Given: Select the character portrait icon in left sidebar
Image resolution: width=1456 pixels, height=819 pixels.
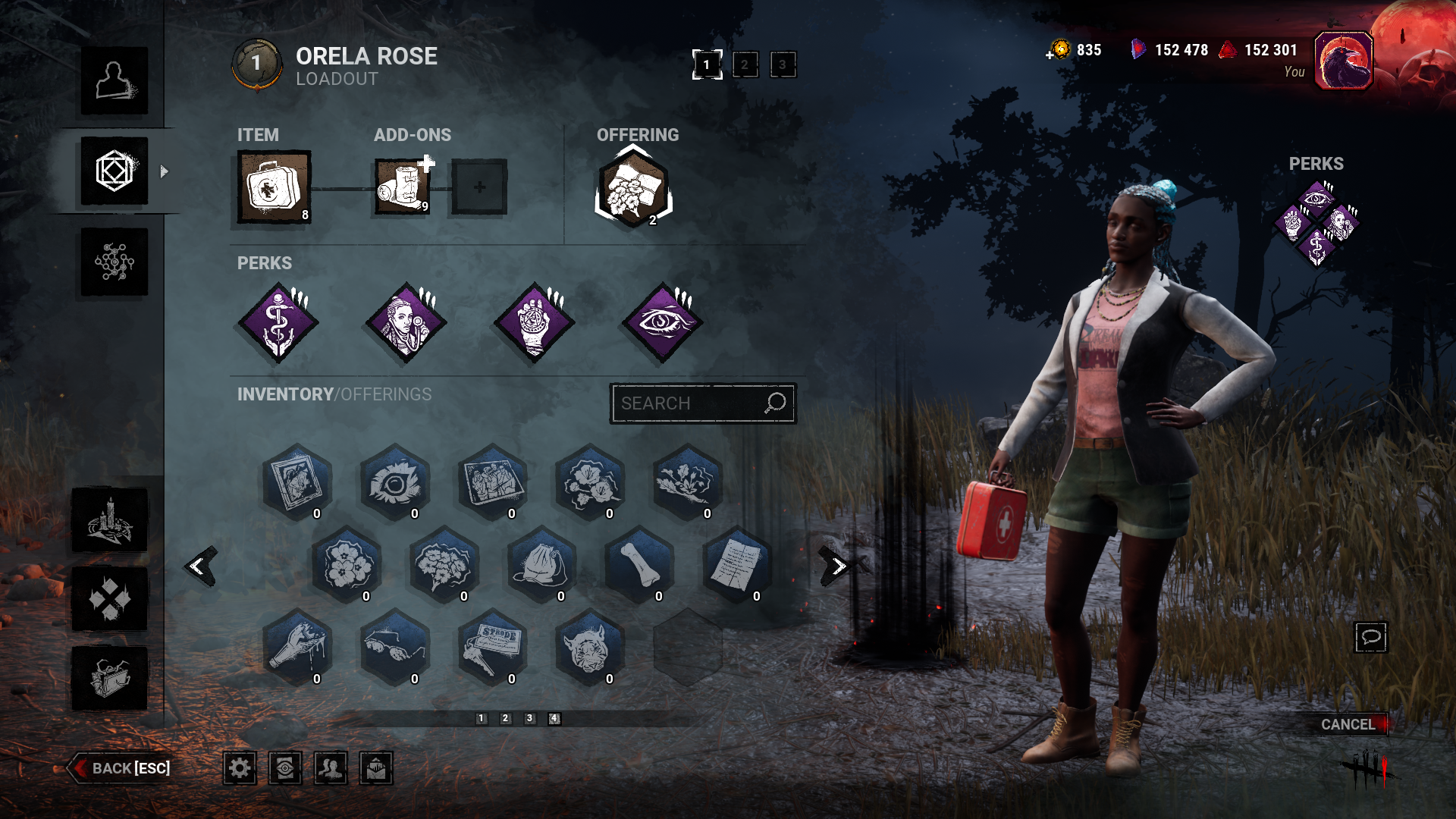Looking at the screenshot, I should pos(114,80).
